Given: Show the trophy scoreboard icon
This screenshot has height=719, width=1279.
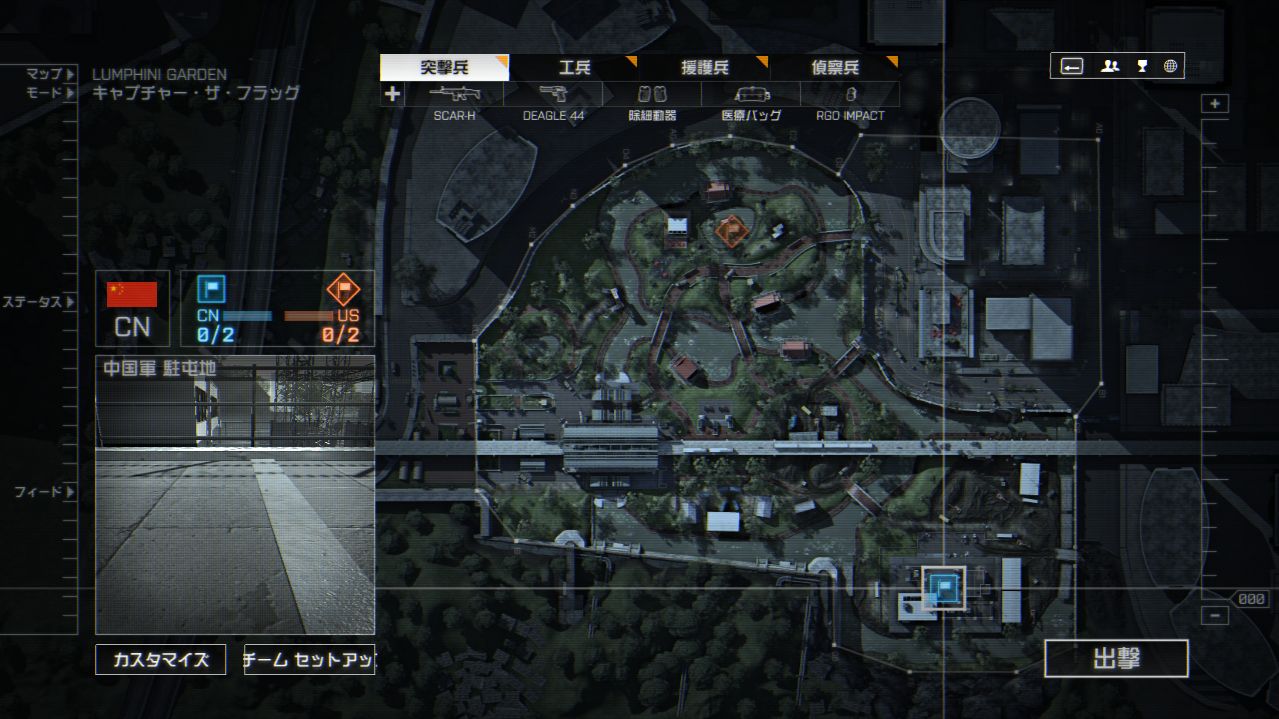Looking at the screenshot, I should coord(1142,66).
